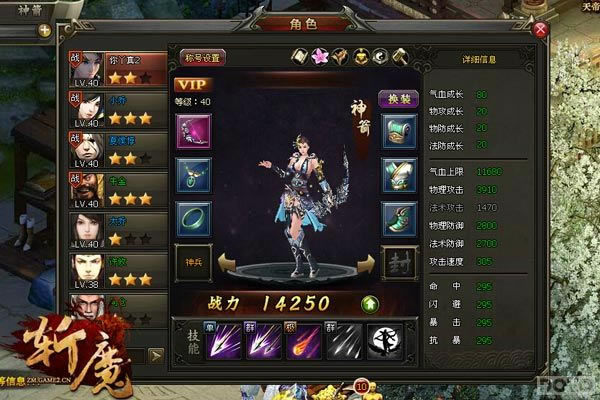
Task: Select the pink bow weapon slot
Action: click(x=192, y=131)
